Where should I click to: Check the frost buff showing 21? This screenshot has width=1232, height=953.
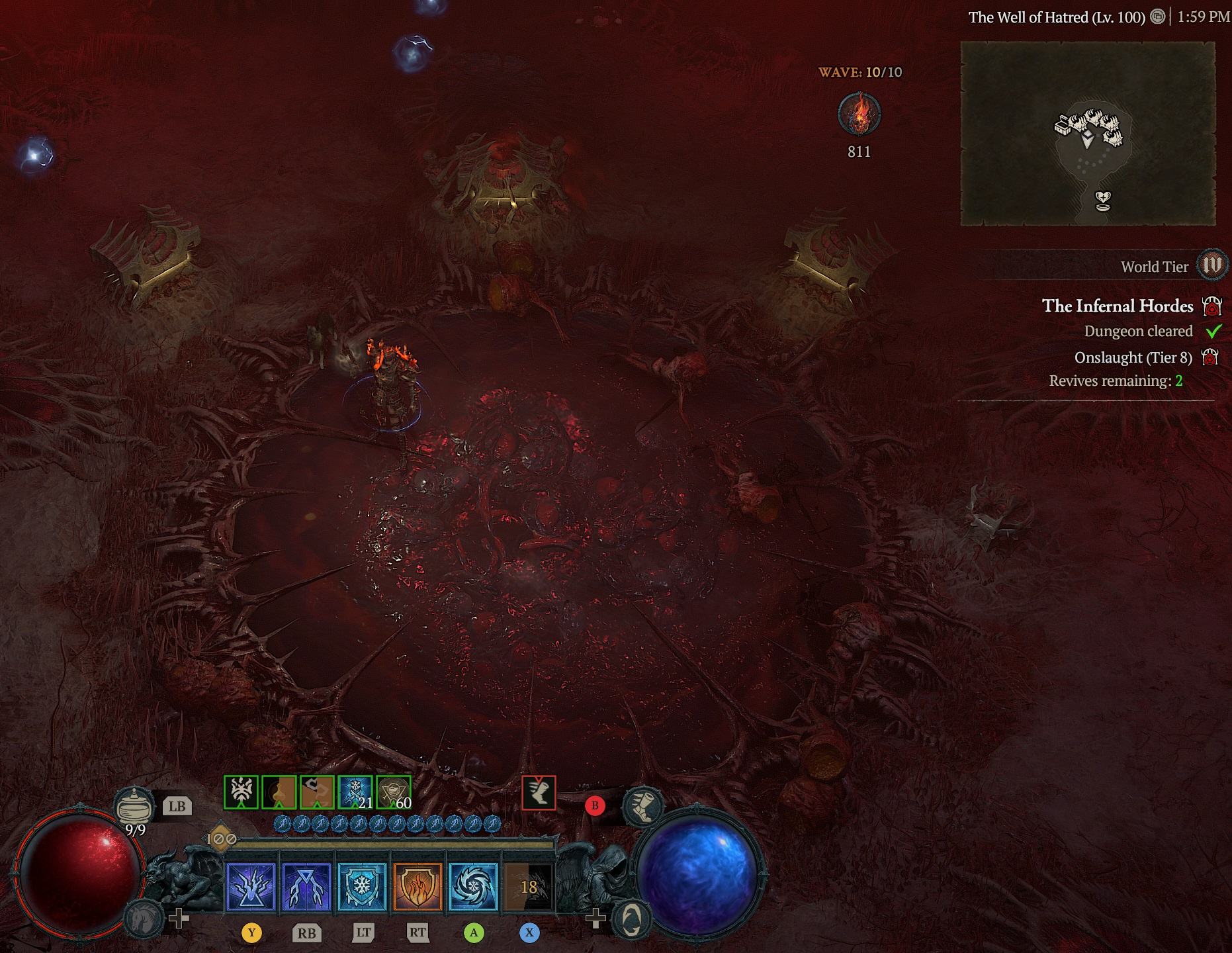click(x=355, y=792)
